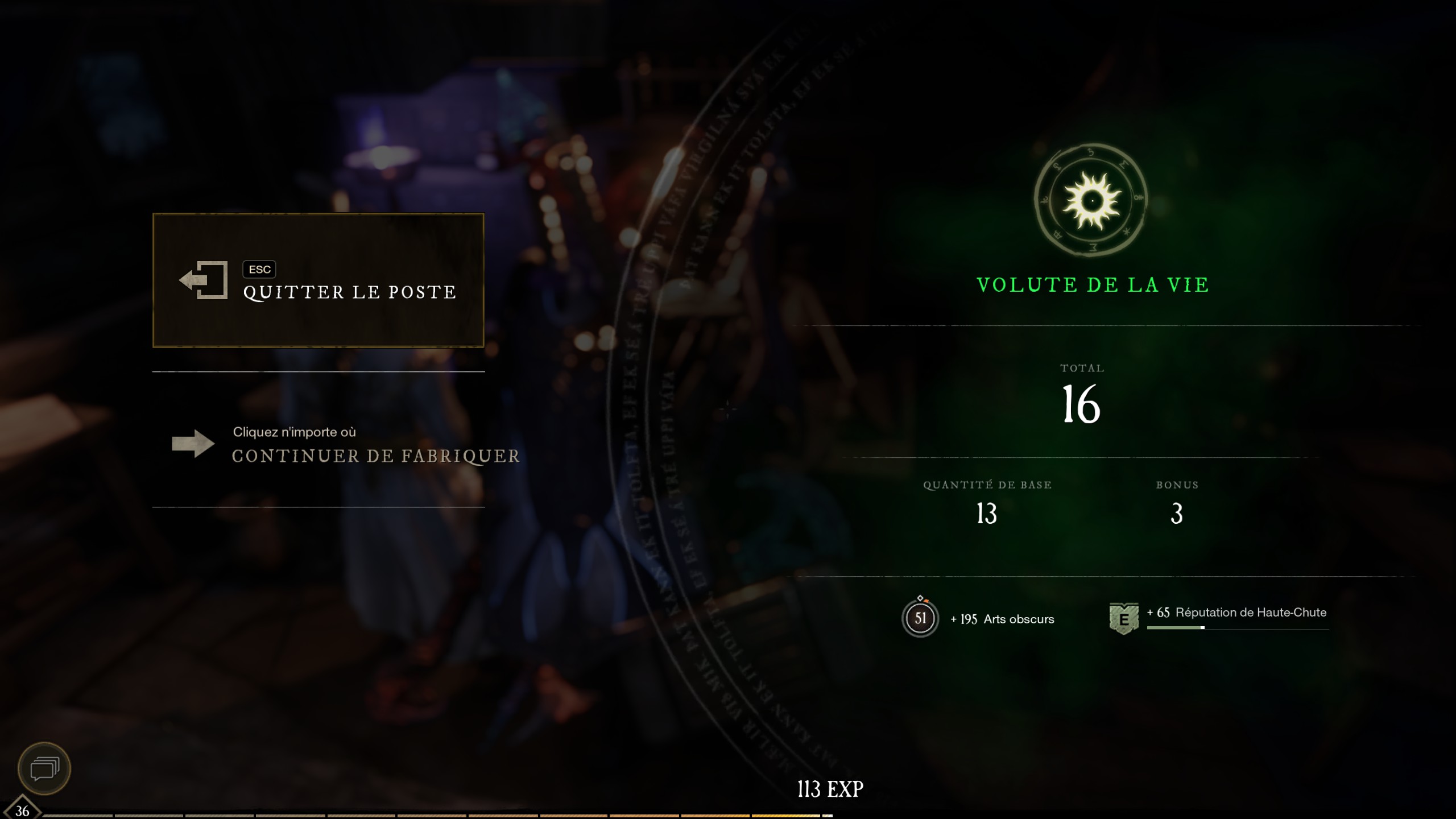1456x819 pixels.
Task: Click the Arts obscurs level 51 badge
Action: tap(920, 618)
